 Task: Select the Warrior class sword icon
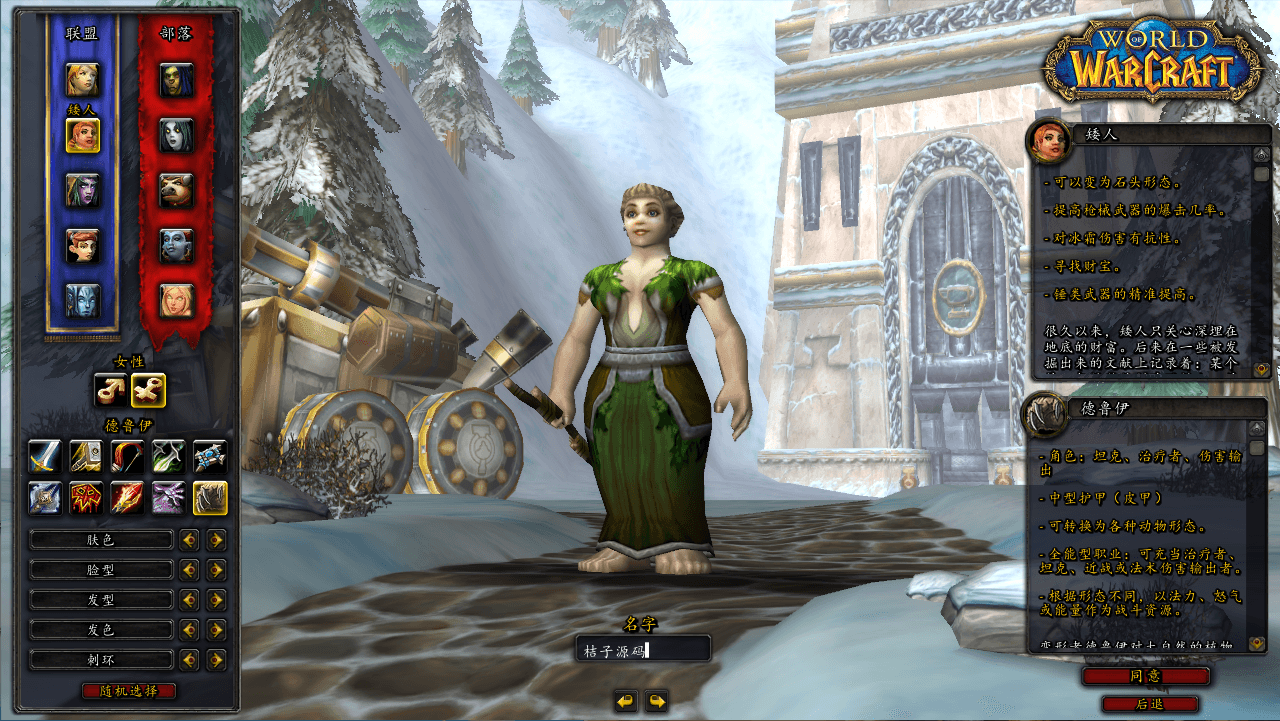[x=45, y=457]
